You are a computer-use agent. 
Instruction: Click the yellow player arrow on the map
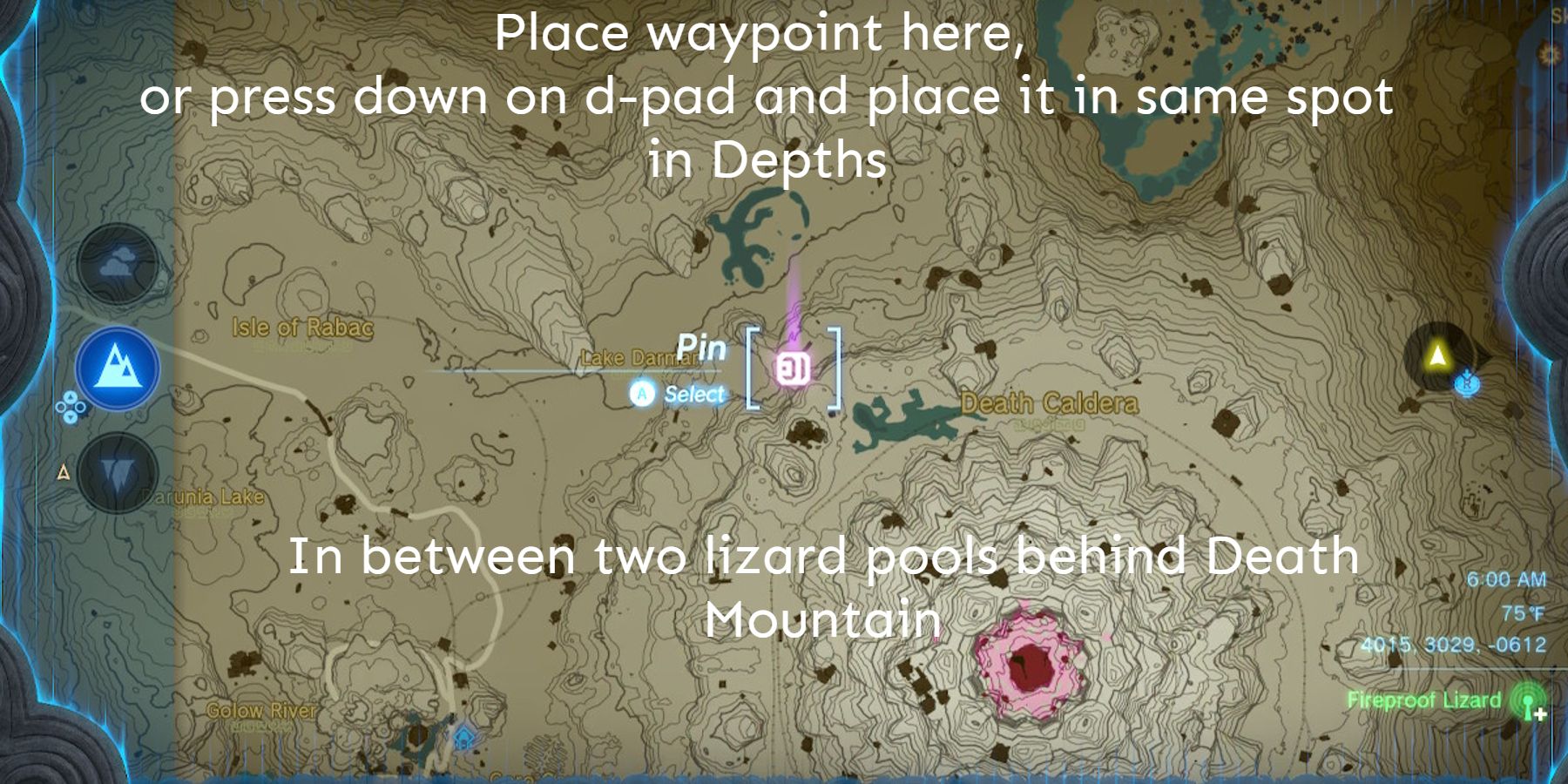point(1436,354)
